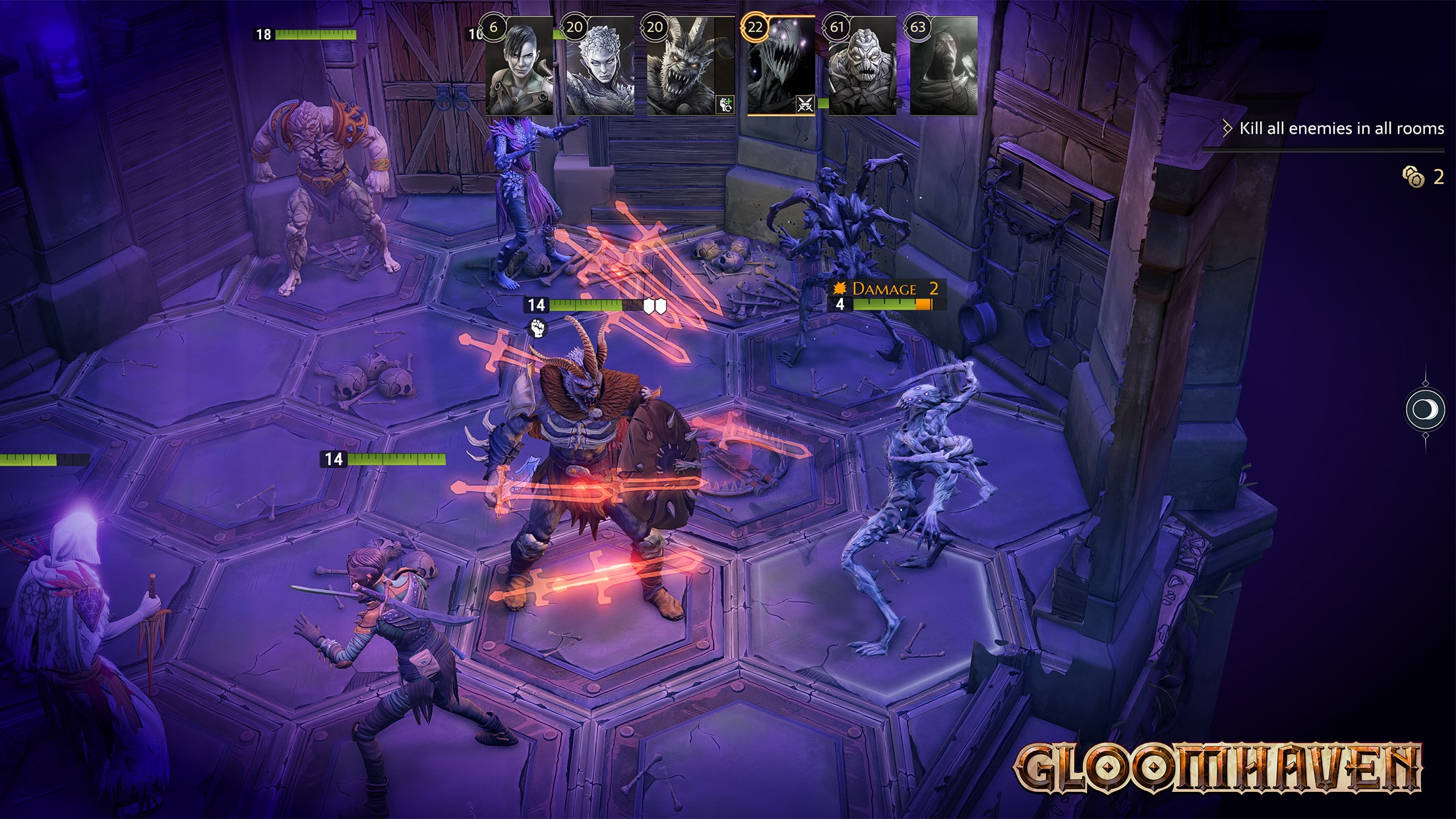This screenshot has height=819, width=1456.
Task: Select the initiative 22 fanged monster portrait
Action: (x=781, y=67)
